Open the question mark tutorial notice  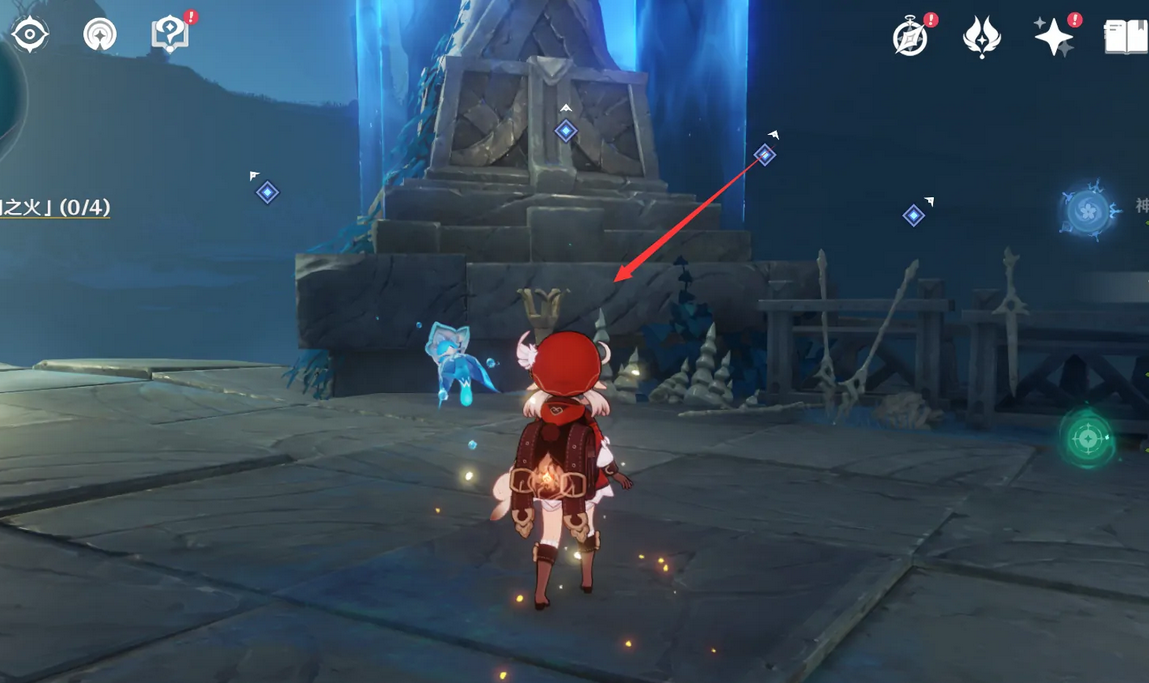click(x=169, y=35)
